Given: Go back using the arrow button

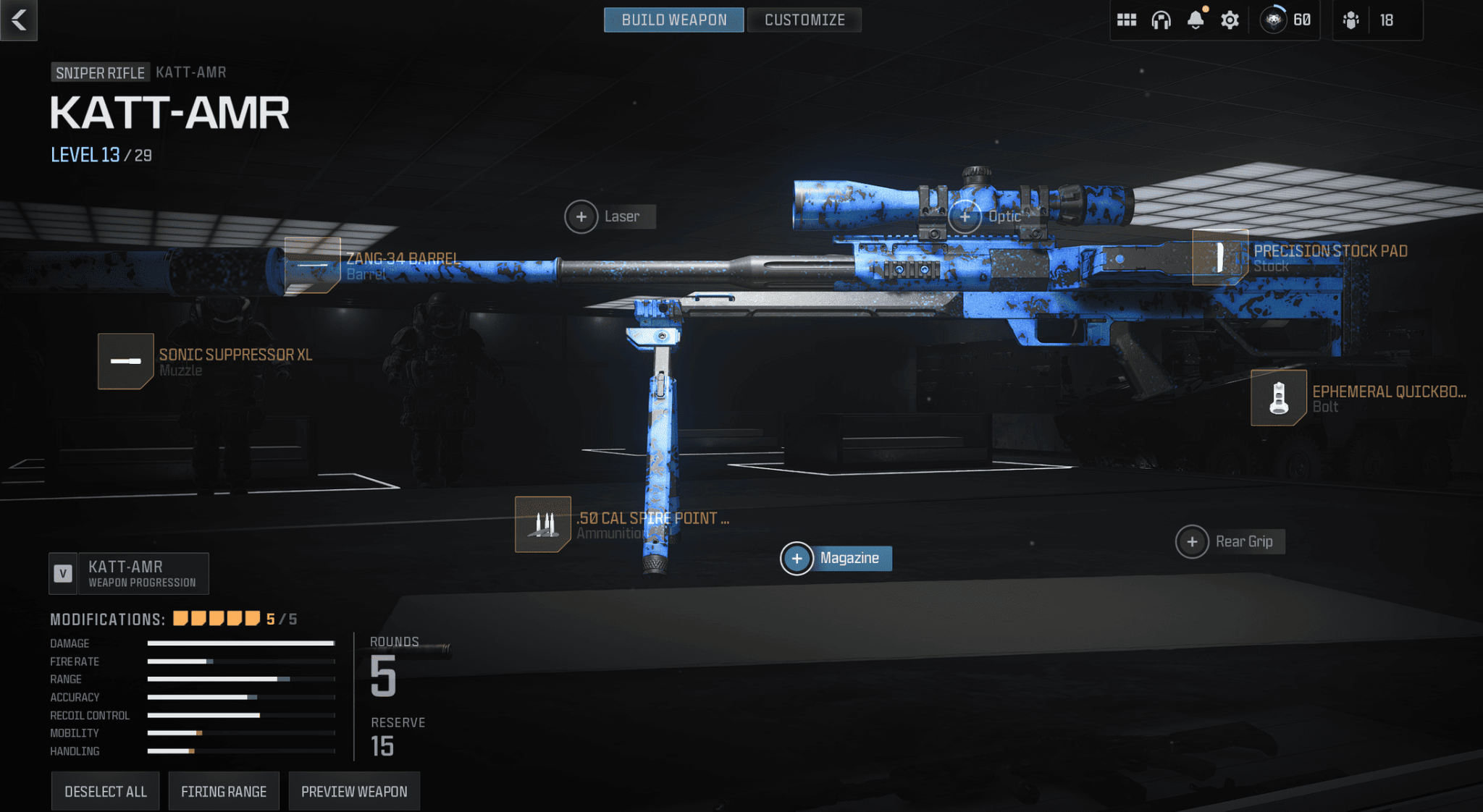Looking at the screenshot, I should [x=19, y=20].
